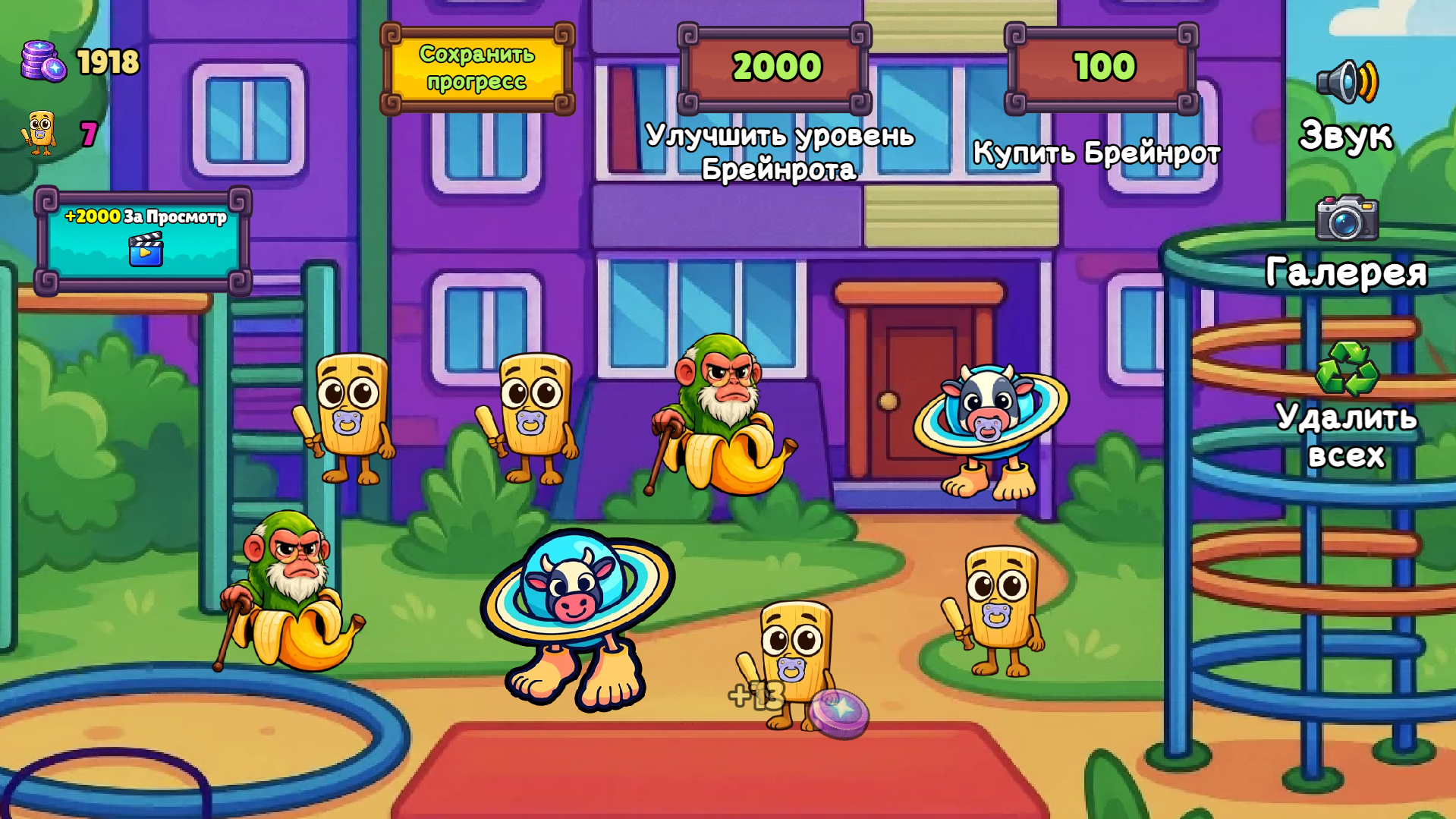The width and height of the screenshot is (1456, 819).
Task: Mute the game with the Звук speaker icon
Action: click(1347, 81)
